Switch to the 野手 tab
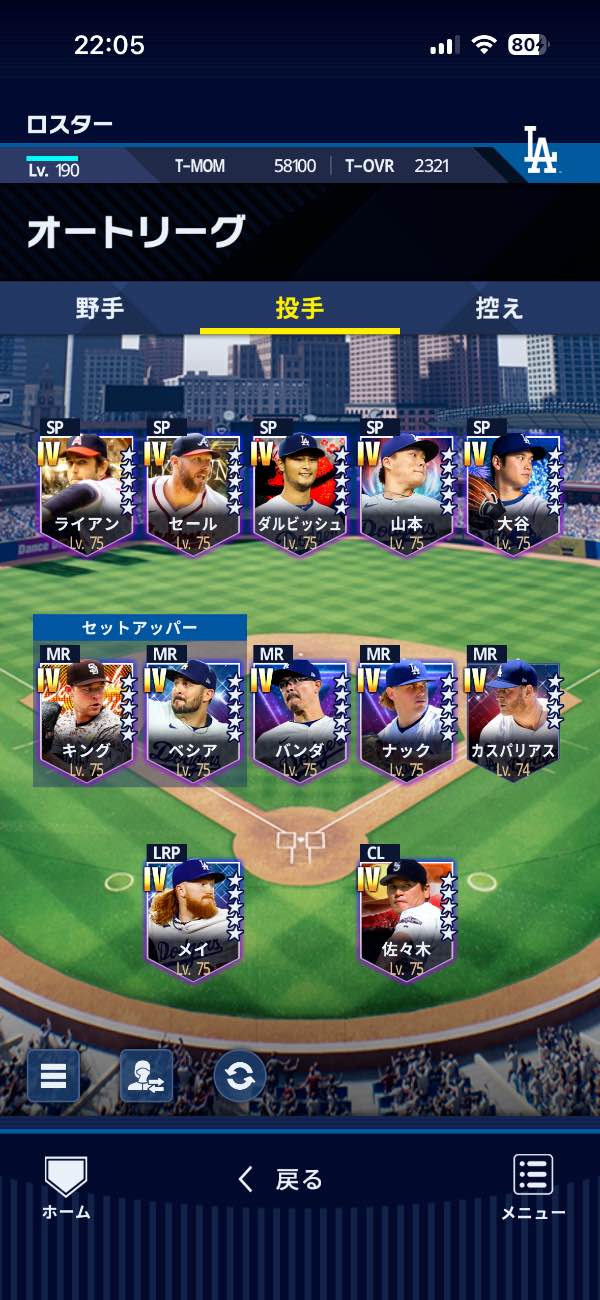Image resolution: width=600 pixels, height=1300 pixels. coord(100,308)
